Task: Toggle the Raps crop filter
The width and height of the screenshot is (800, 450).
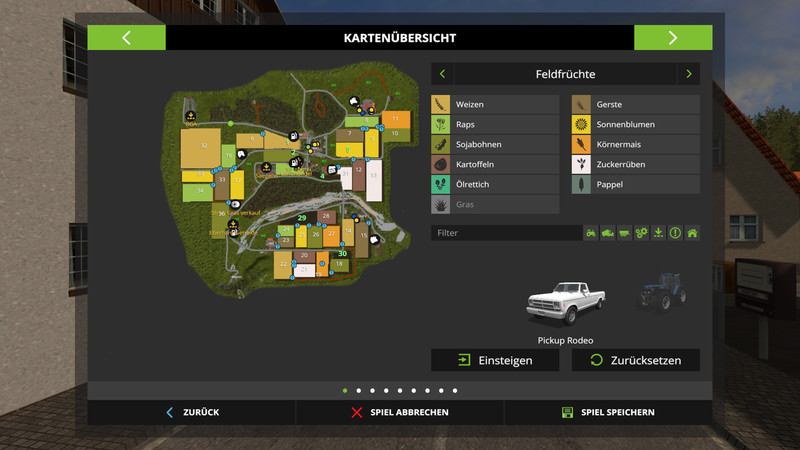Action: pyautogui.click(x=495, y=124)
